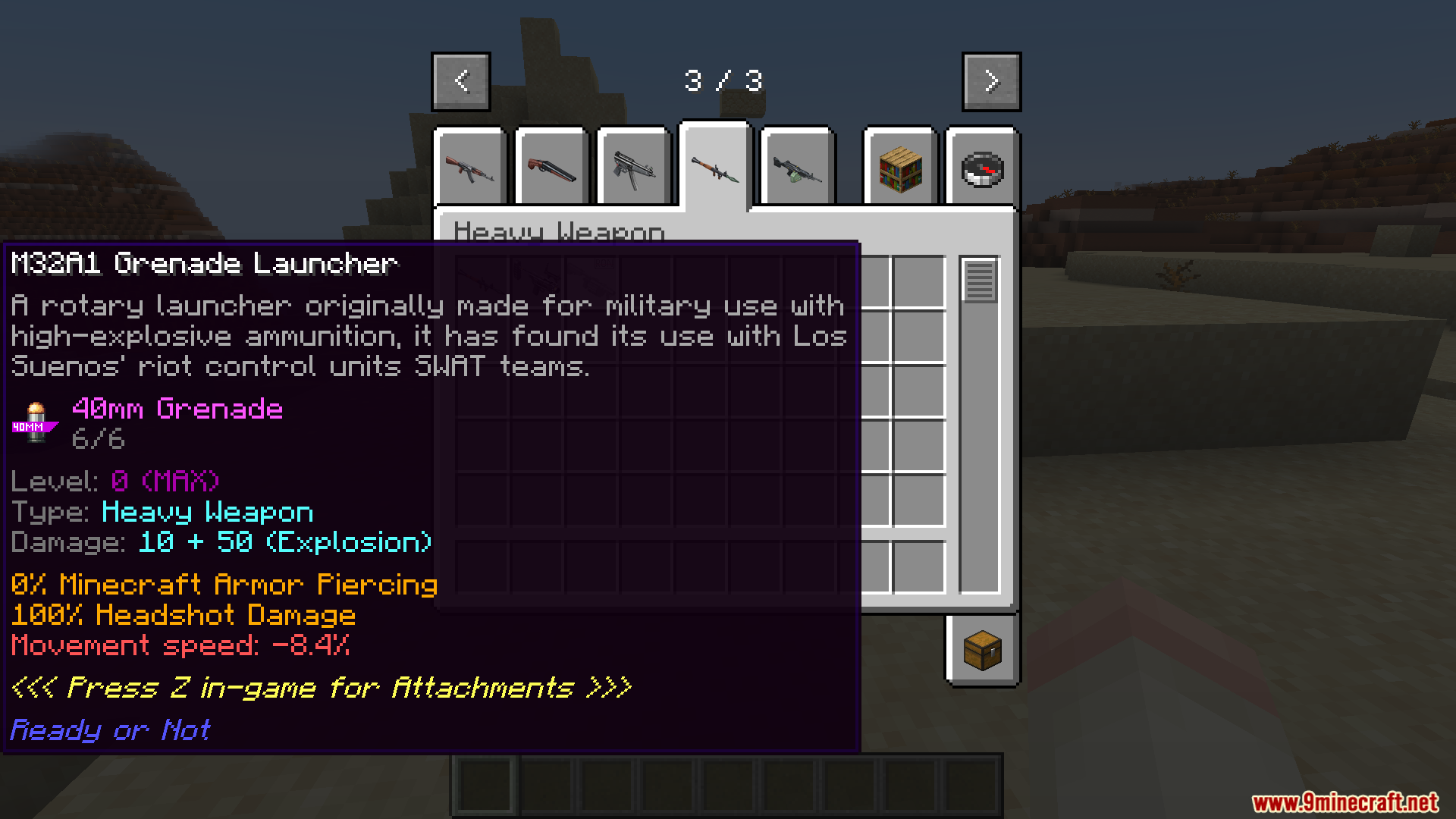Select the 40mm Grenade ammo icon in tooltip
The height and width of the screenshot is (819, 1456).
[x=34, y=422]
